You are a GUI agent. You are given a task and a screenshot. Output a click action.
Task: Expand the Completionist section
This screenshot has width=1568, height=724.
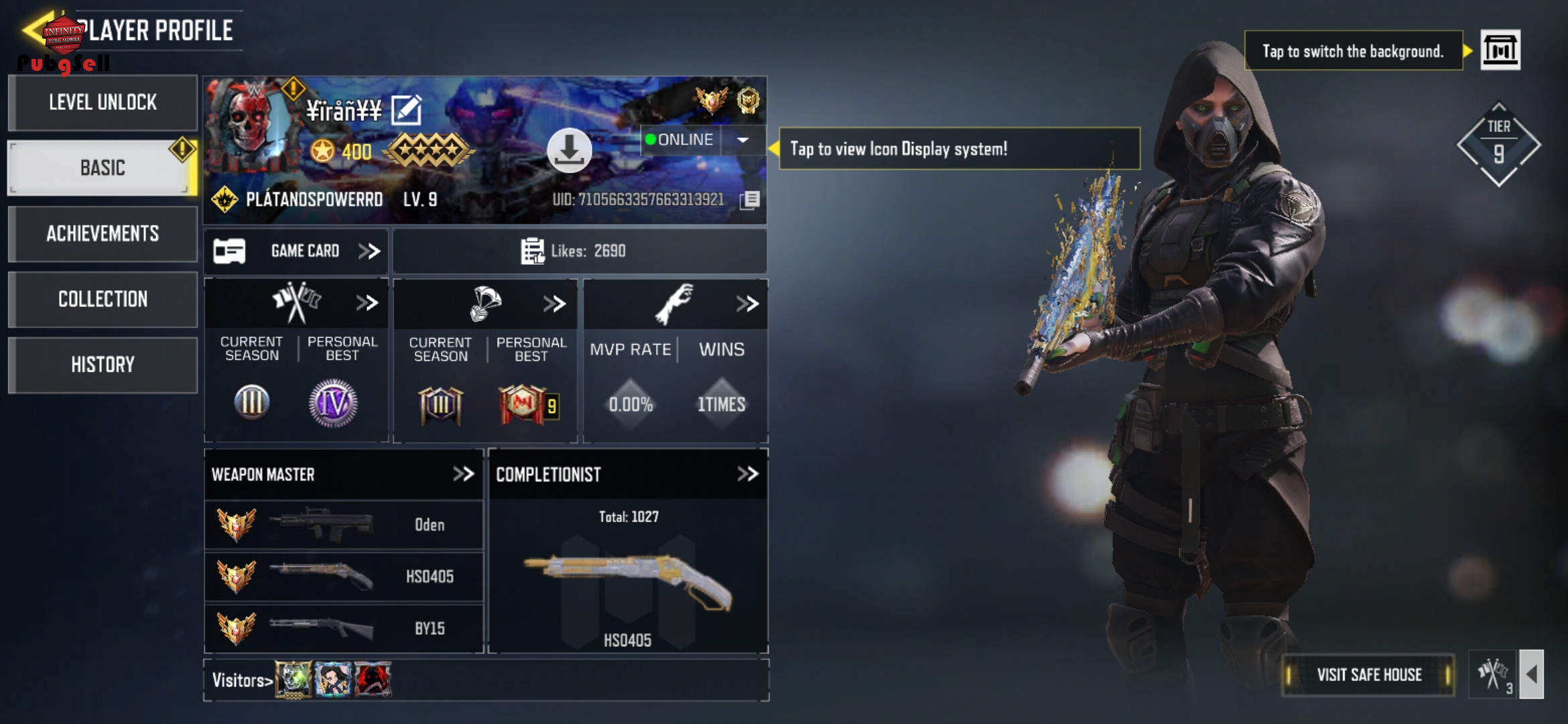tap(747, 474)
